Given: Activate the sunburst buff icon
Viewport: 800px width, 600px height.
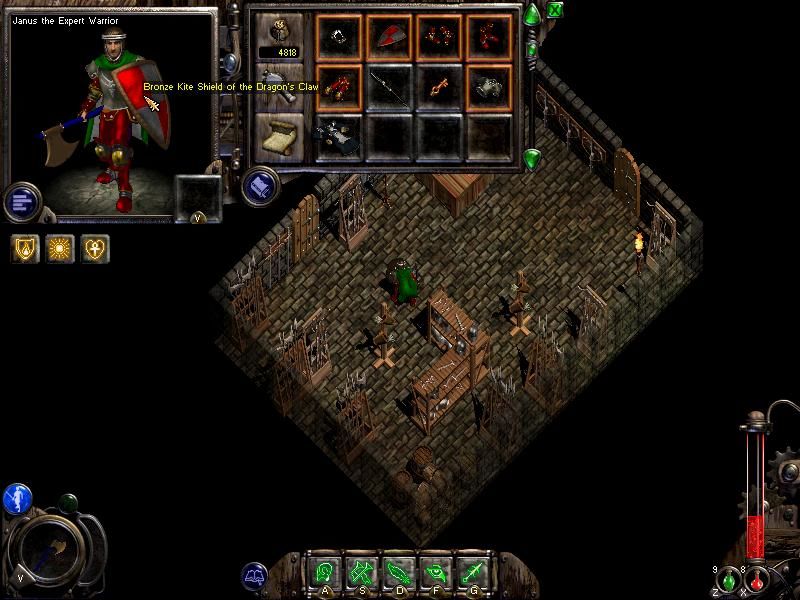Looking at the screenshot, I should coord(61,248).
